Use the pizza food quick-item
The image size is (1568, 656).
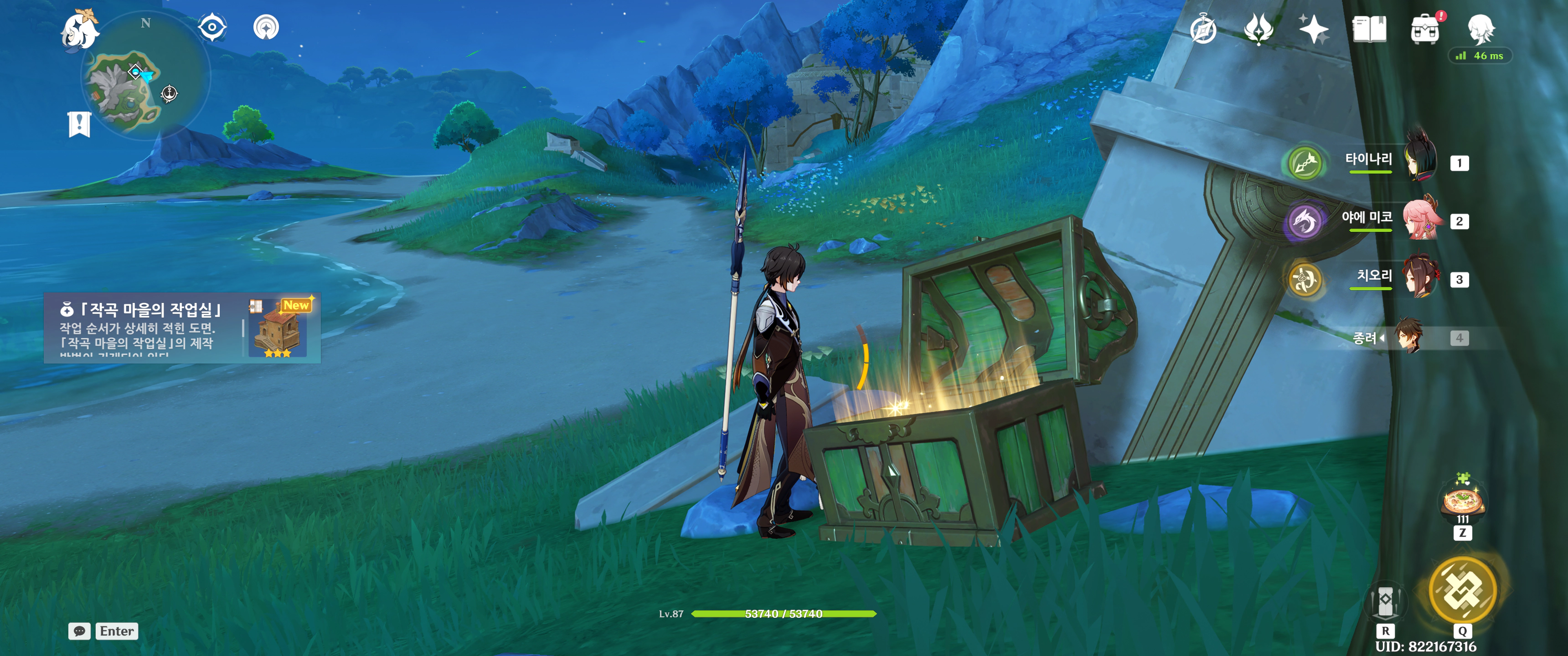(x=1462, y=501)
